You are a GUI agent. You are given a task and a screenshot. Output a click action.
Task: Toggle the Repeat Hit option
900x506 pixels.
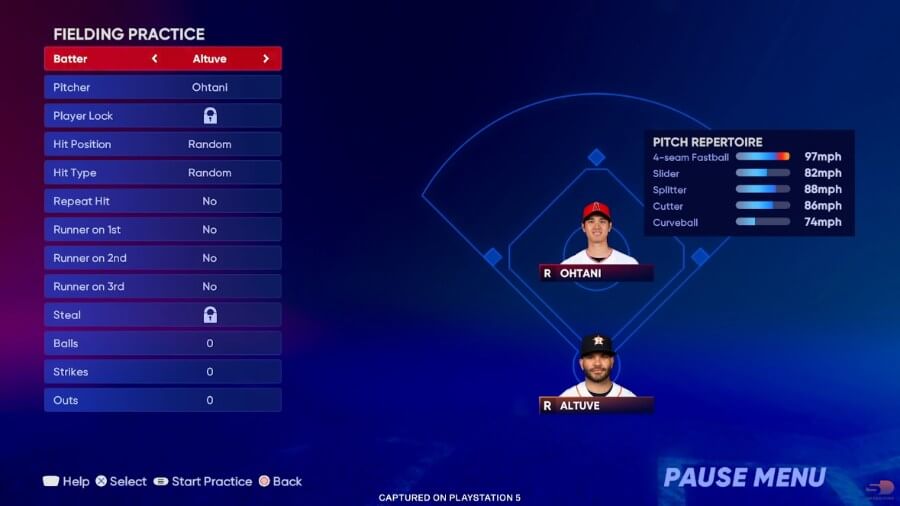click(x=162, y=201)
